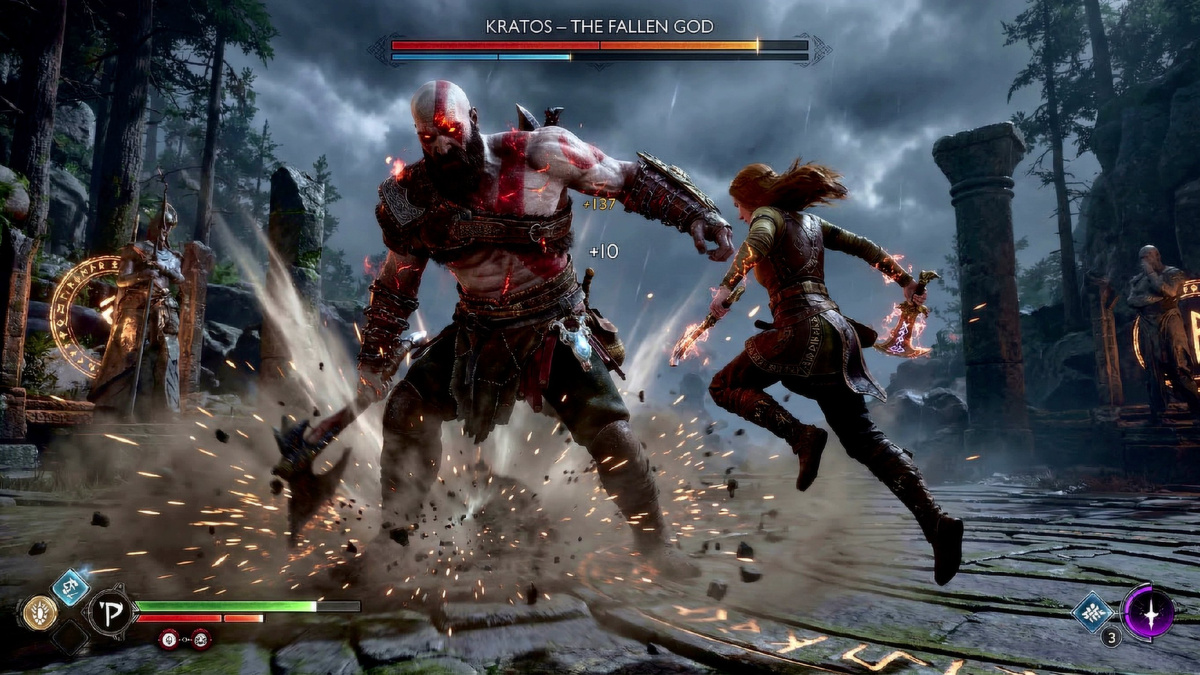Activate the gold circular shield ability icon
The height and width of the screenshot is (675, 1200).
39,612
